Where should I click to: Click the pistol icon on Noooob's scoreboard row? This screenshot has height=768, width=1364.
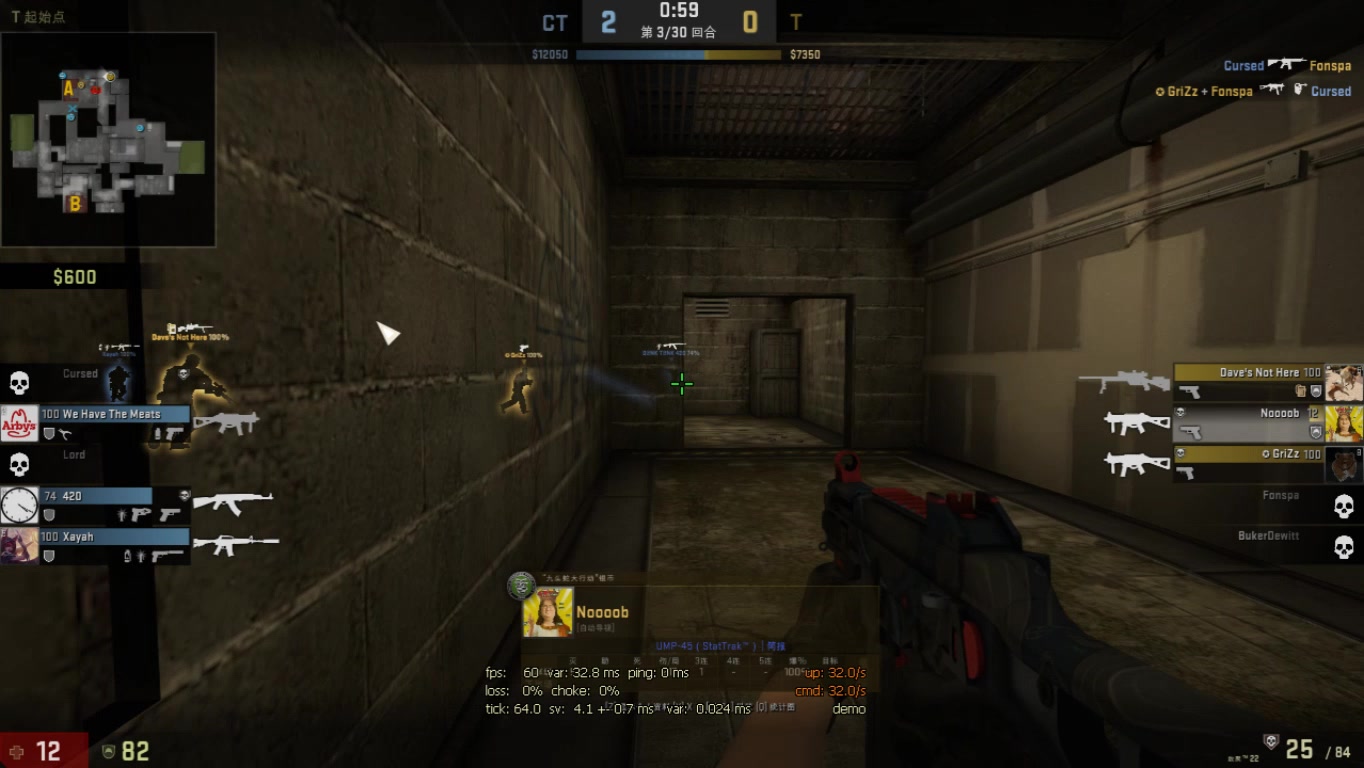point(1189,431)
